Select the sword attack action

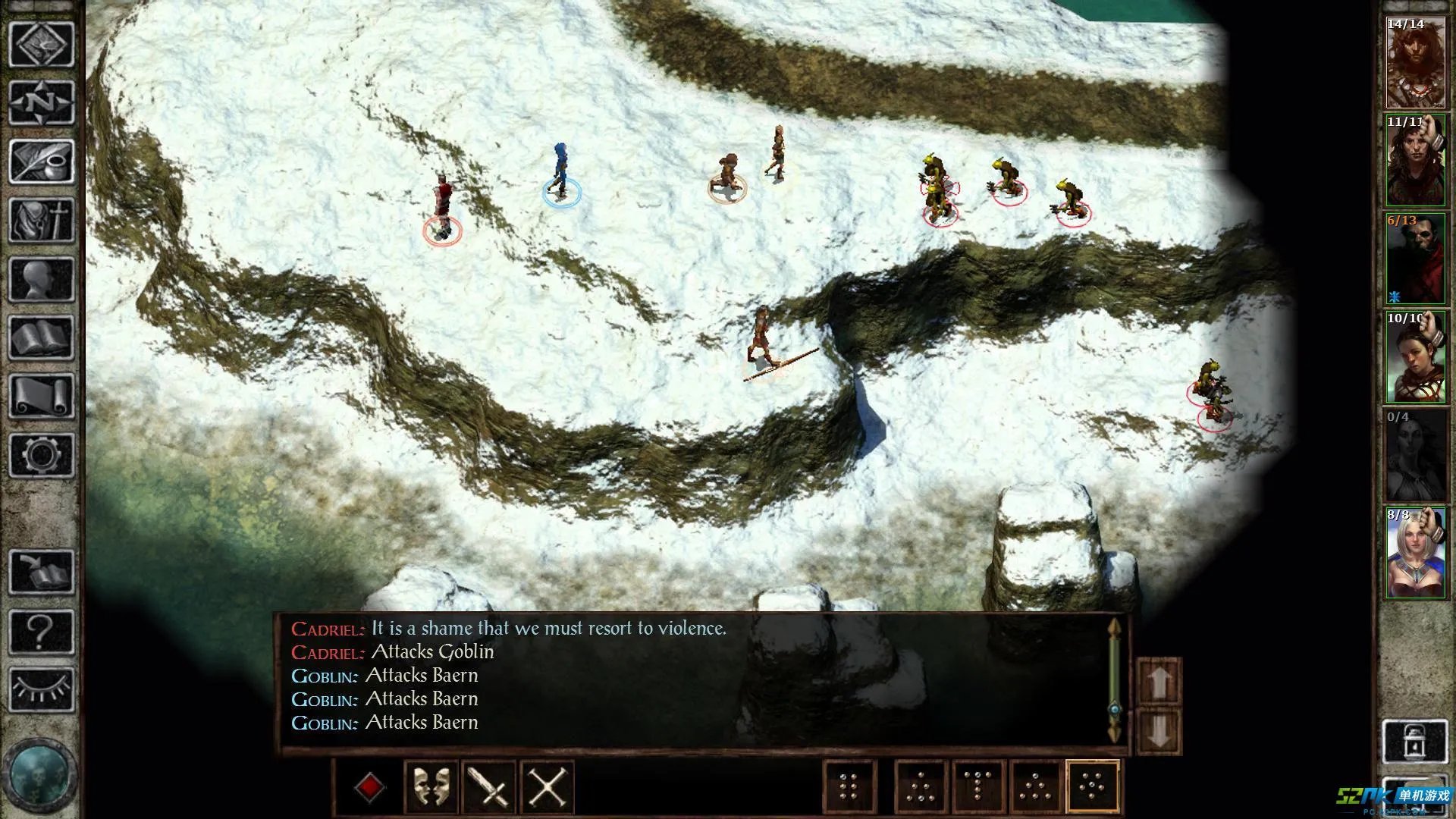(489, 787)
